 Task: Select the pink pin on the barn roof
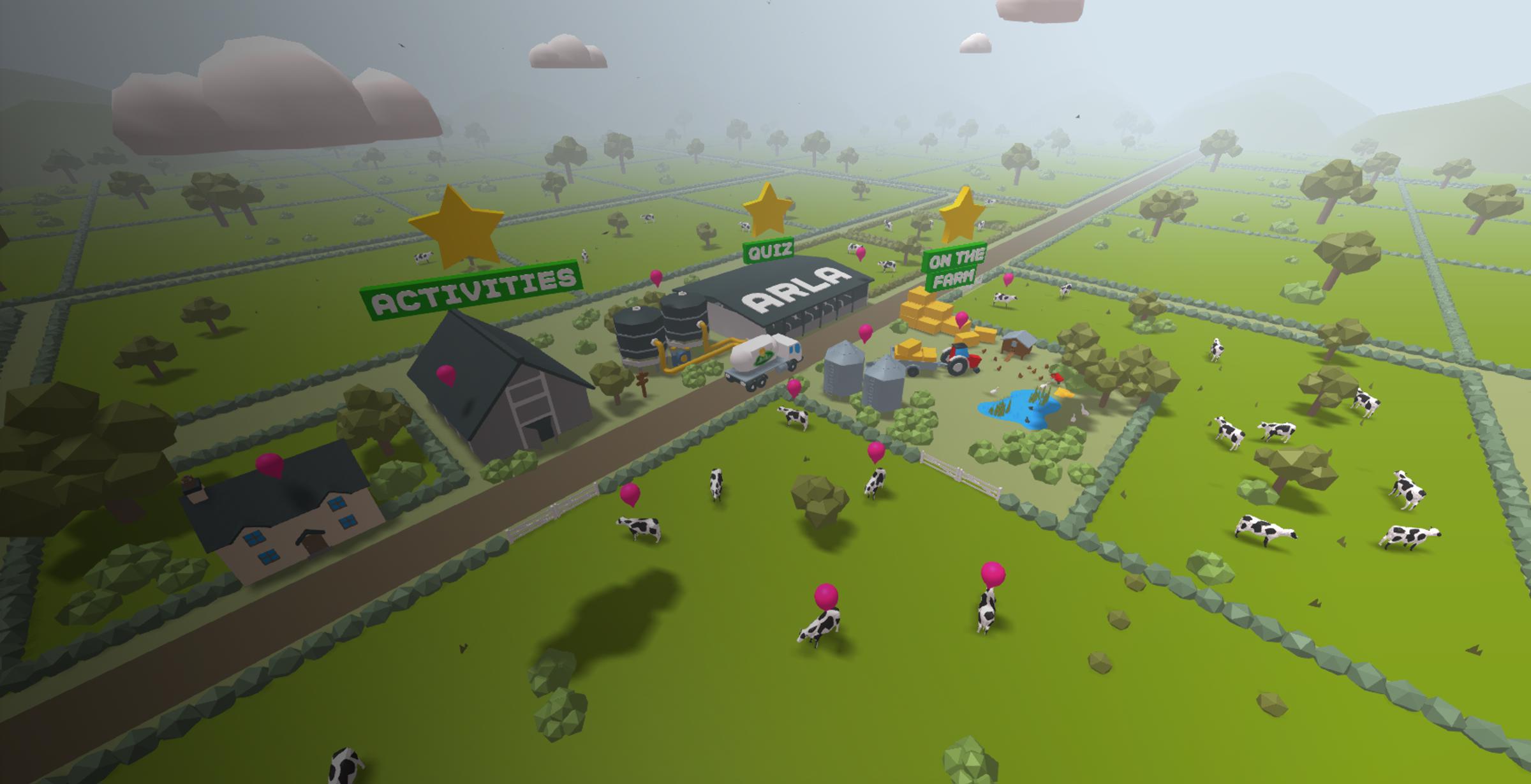coord(446,374)
